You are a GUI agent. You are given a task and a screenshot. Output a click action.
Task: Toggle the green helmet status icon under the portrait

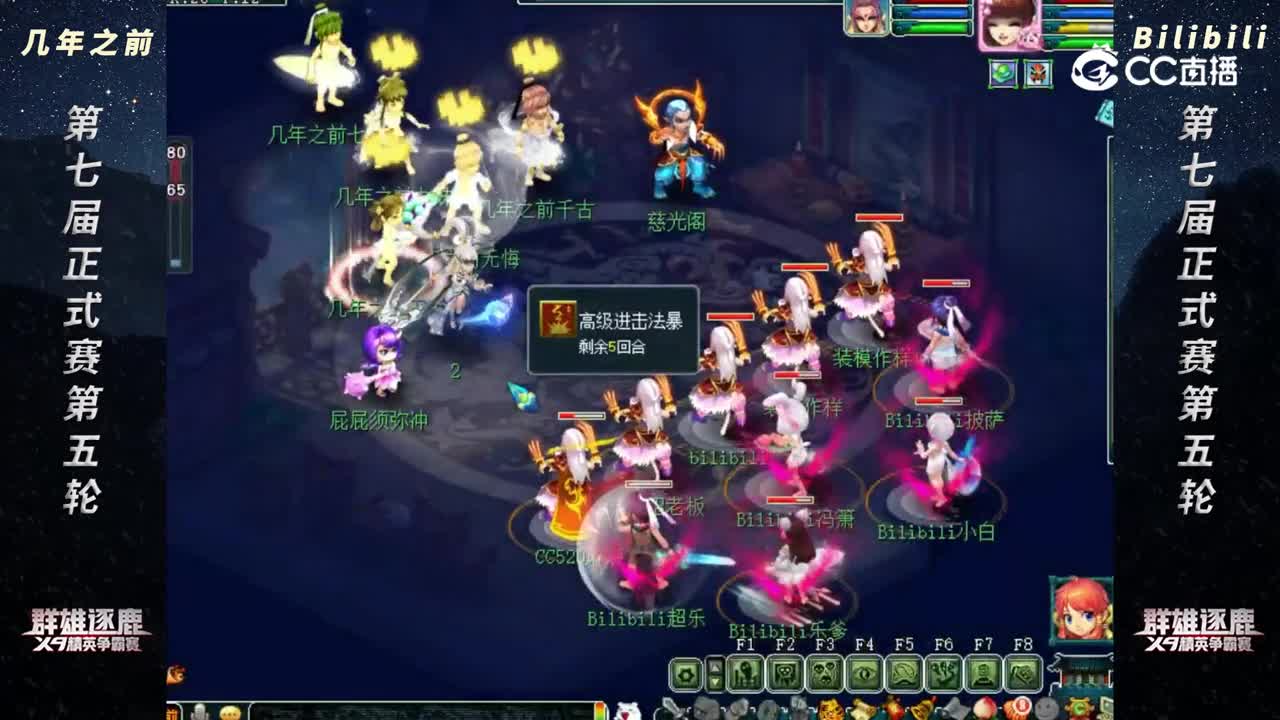[1003, 73]
